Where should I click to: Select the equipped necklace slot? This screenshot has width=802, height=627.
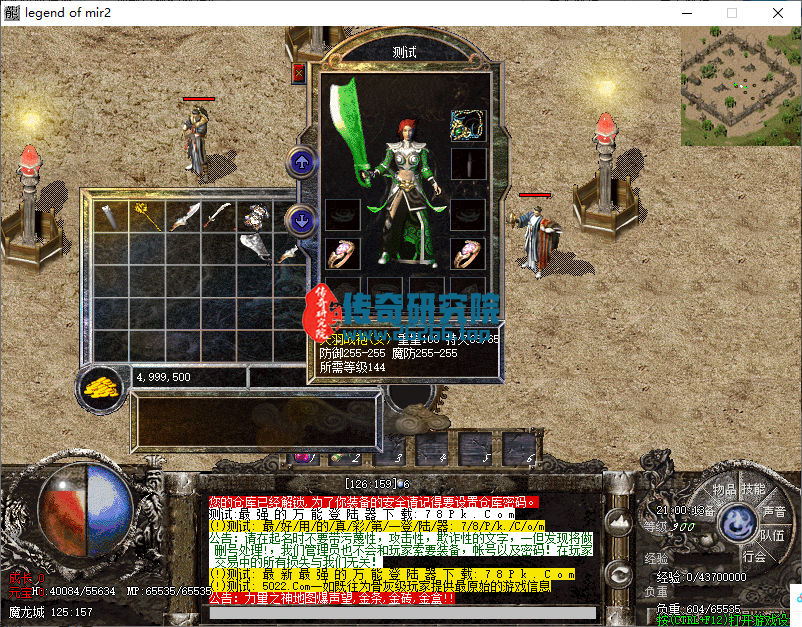pos(467,125)
